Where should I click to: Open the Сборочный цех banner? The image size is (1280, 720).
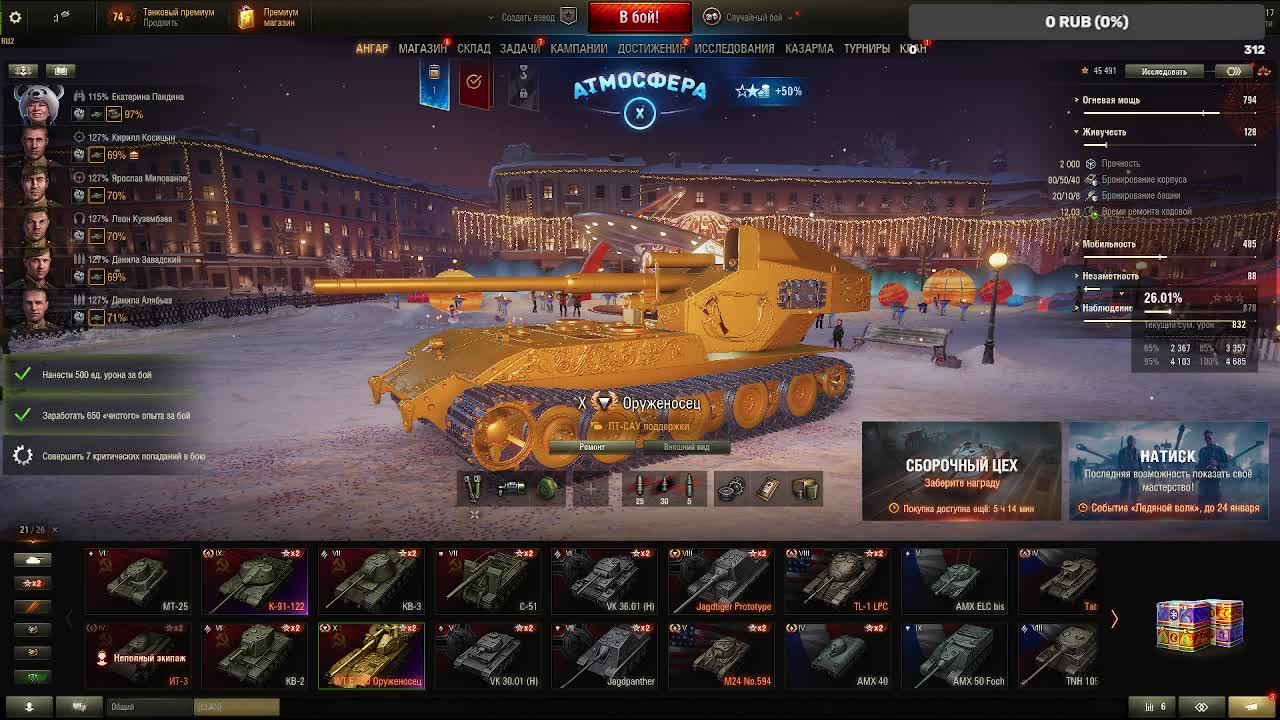pos(961,471)
